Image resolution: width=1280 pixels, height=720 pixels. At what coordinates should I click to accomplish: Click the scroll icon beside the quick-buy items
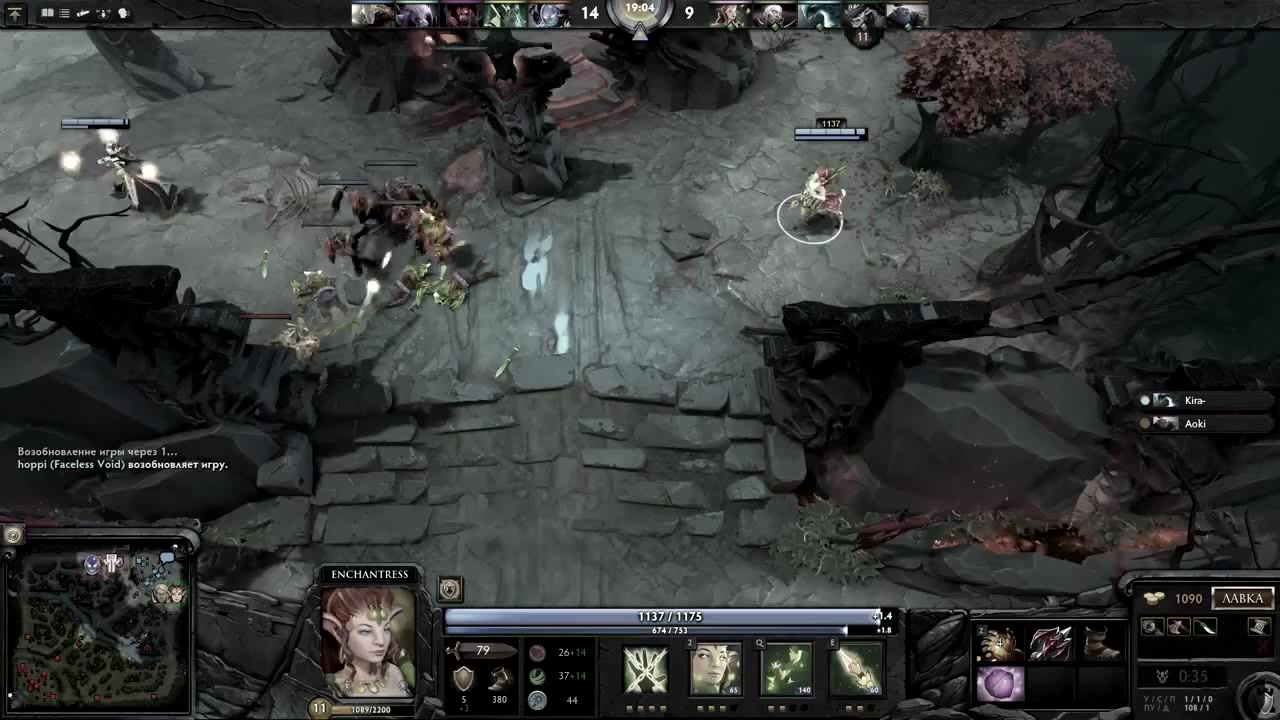click(x=1259, y=626)
